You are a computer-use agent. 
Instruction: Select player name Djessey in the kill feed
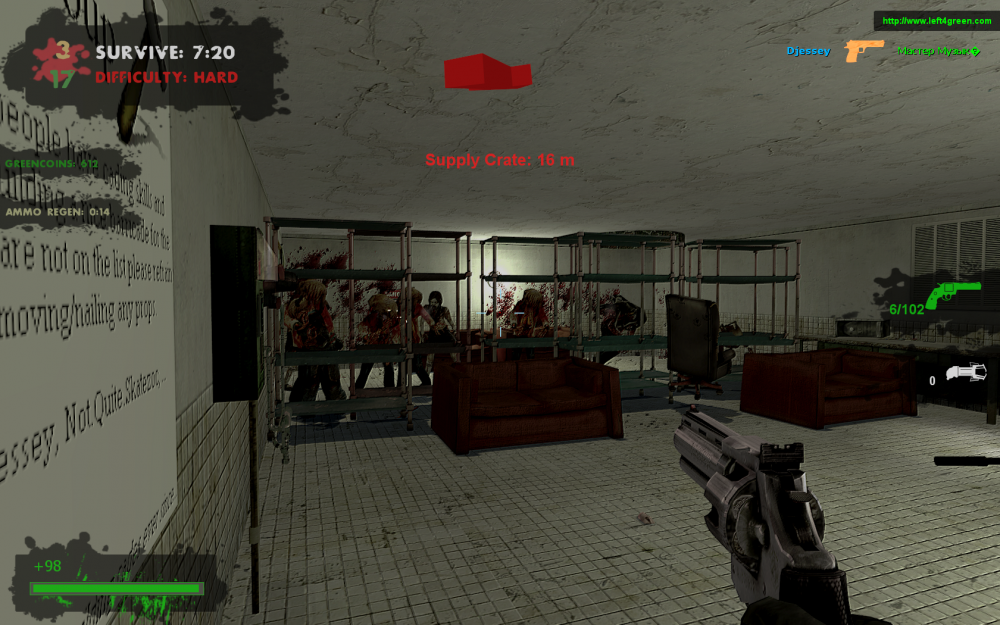coord(808,51)
